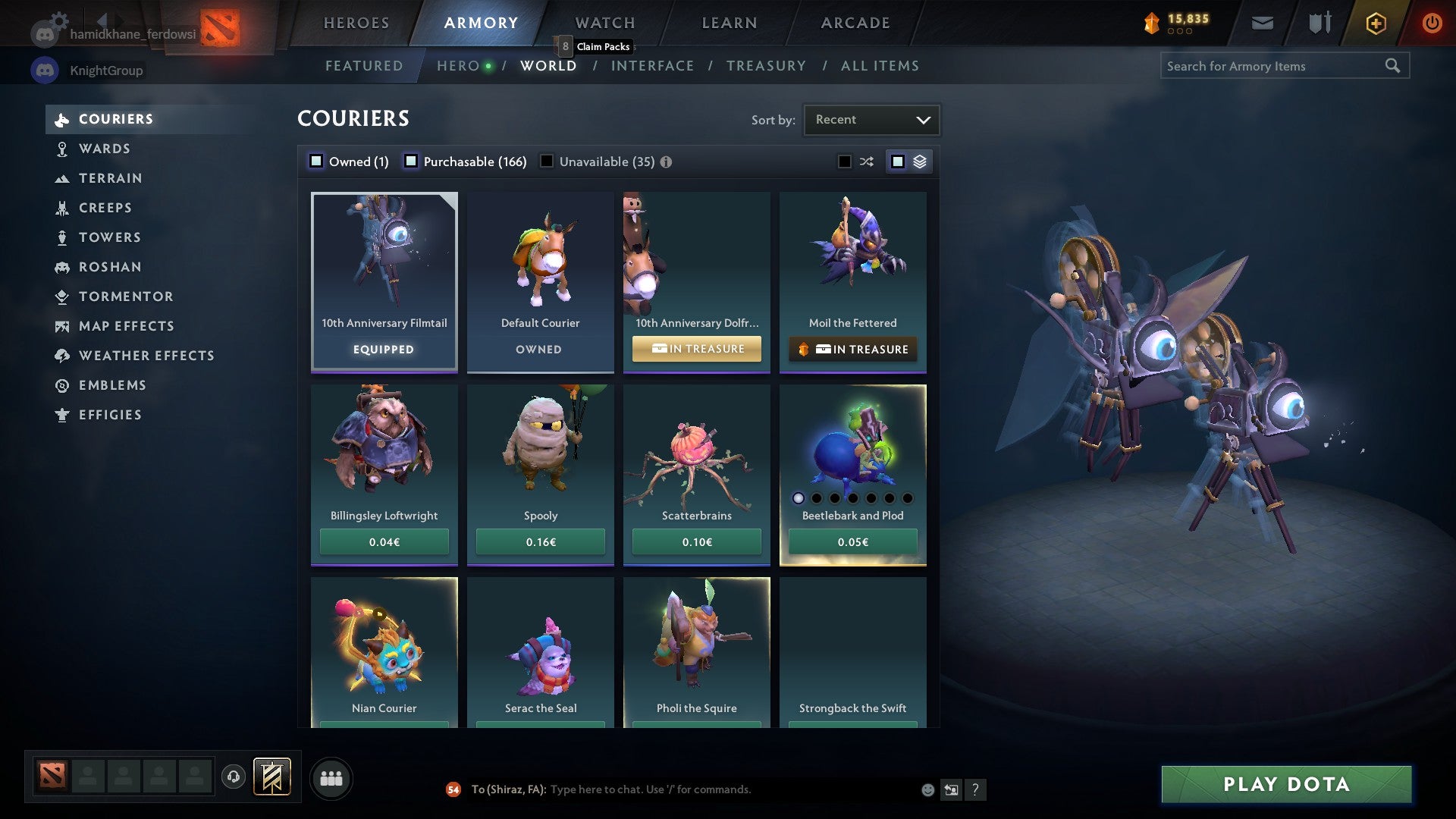Enable the Unavailable (35) filter
Viewport: 1456px width, 819px height.
547,161
